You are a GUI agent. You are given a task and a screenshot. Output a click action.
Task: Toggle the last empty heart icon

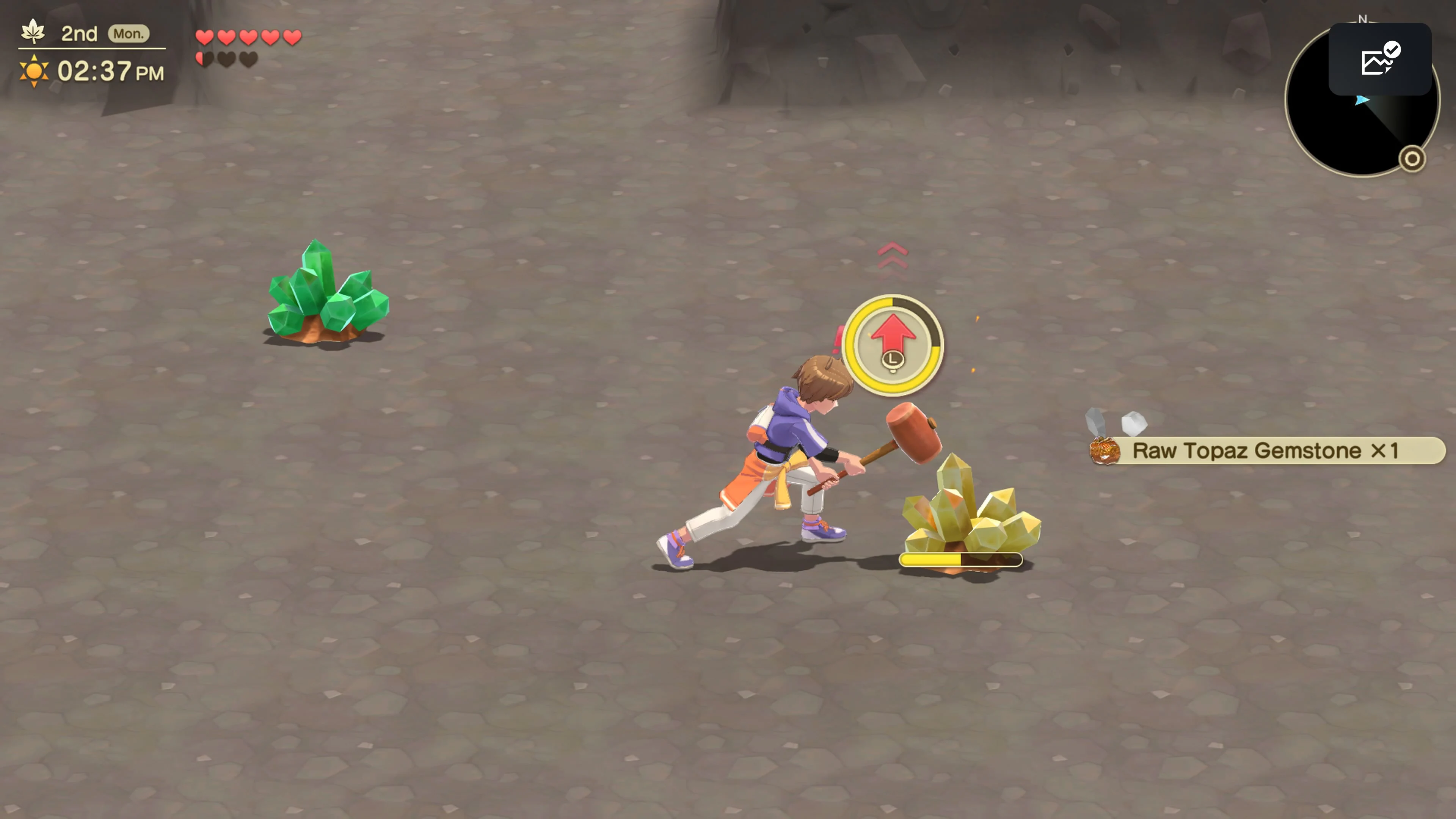pyautogui.click(x=249, y=59)
